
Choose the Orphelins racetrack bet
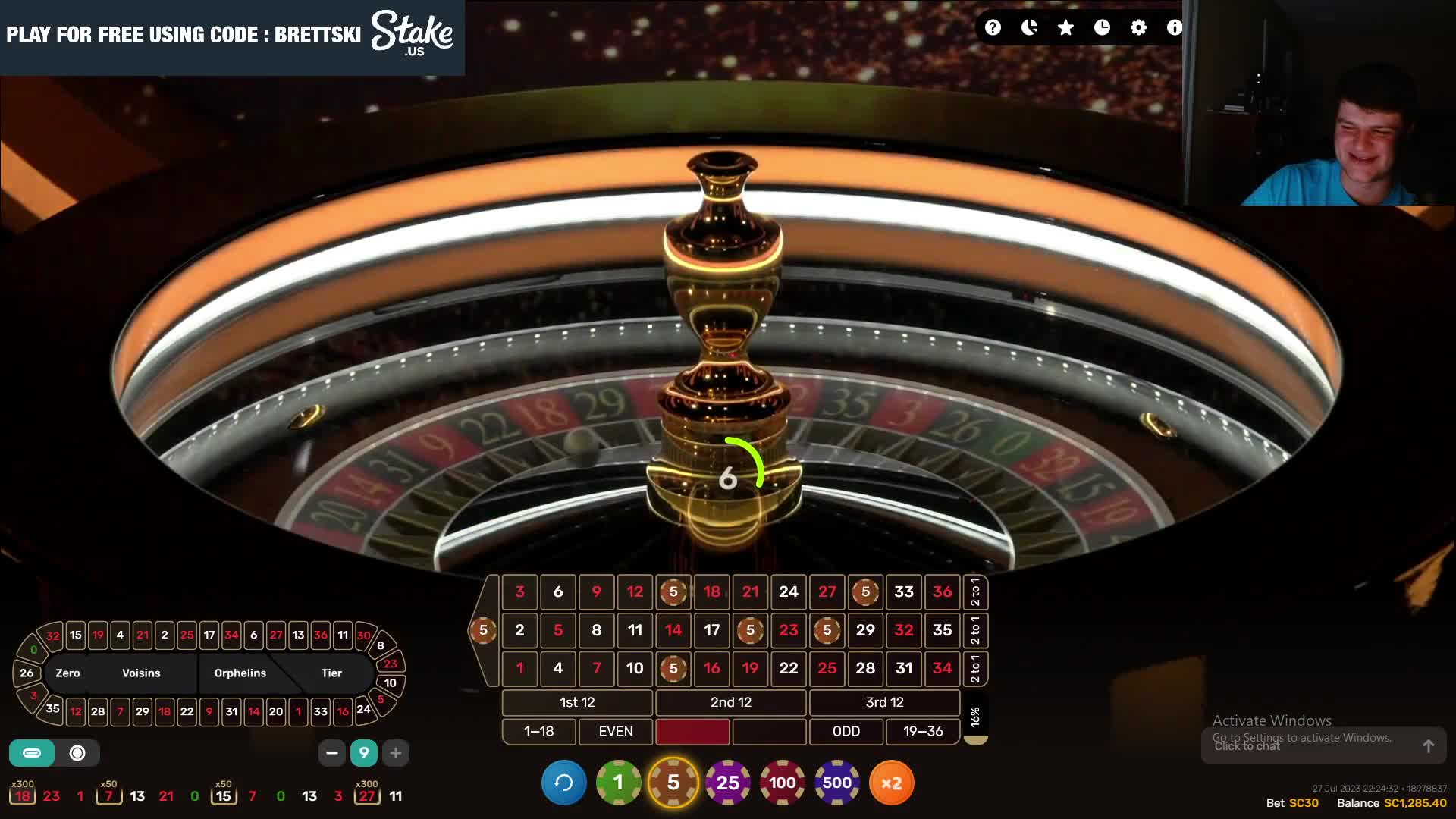pyautogui.click(x=240, y=673)
